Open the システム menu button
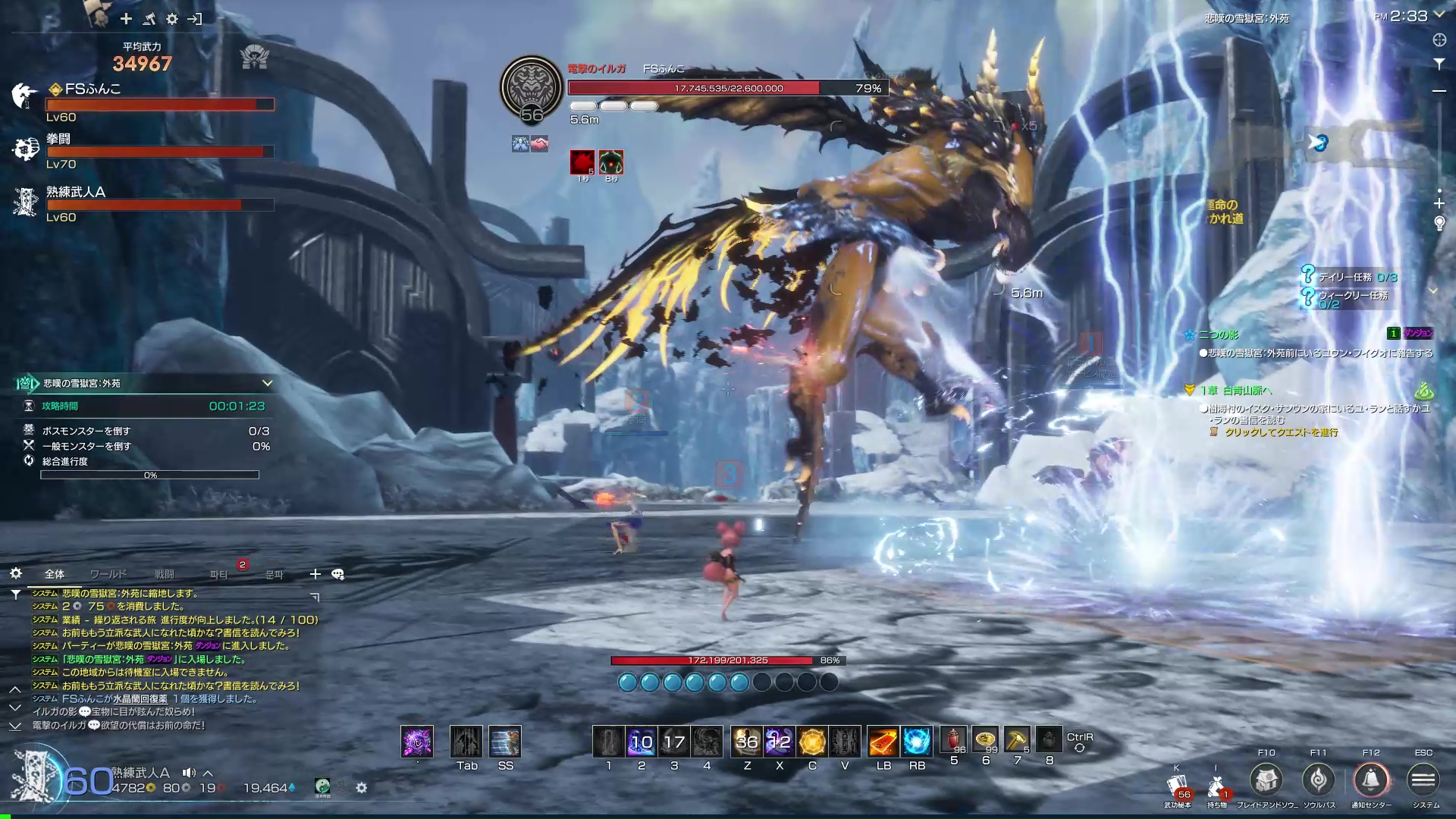The height and width of the screenshot is (819, 1456). (1423, 780)
